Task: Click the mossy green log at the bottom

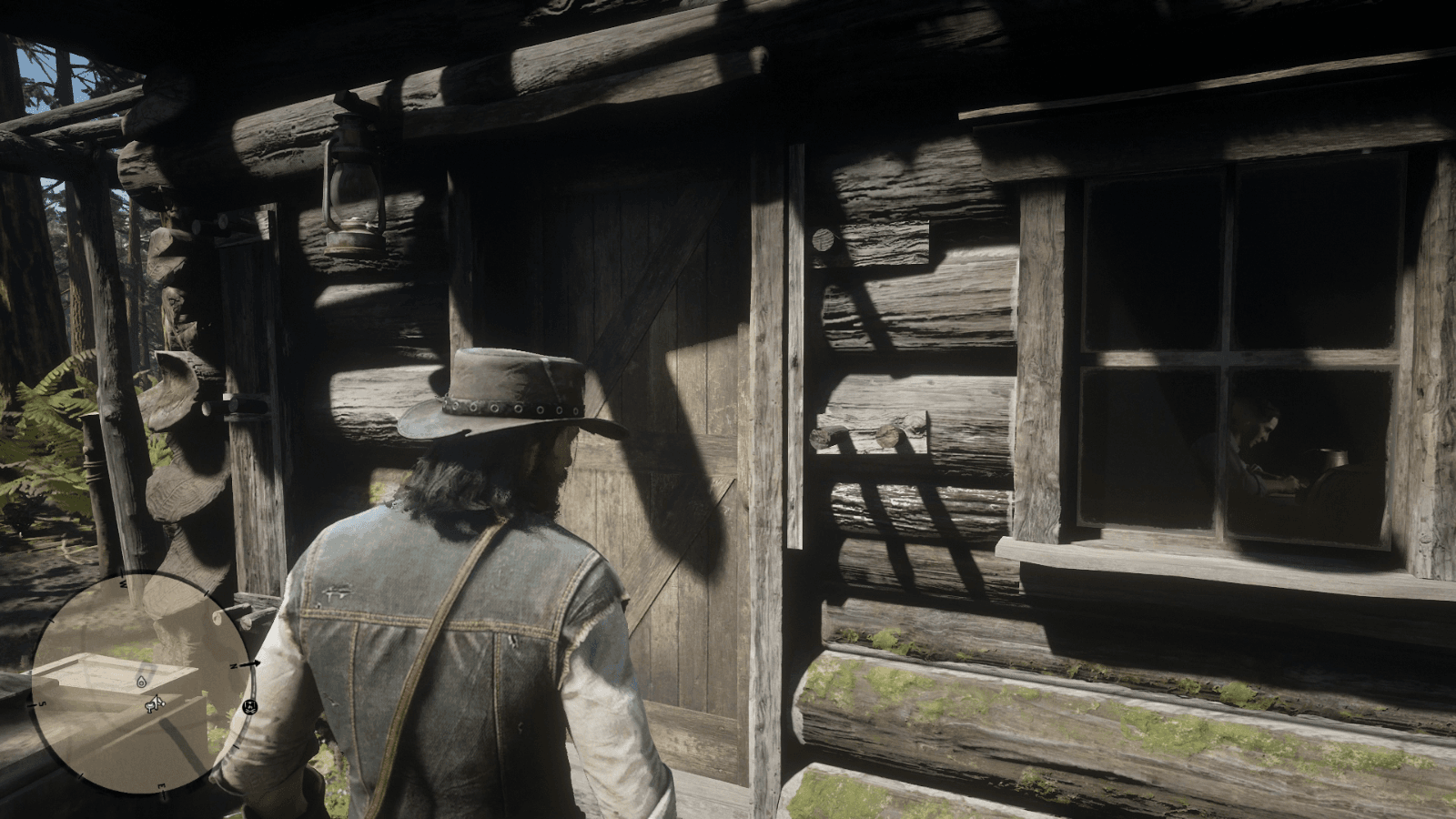Action: [x=1046, y=719]
